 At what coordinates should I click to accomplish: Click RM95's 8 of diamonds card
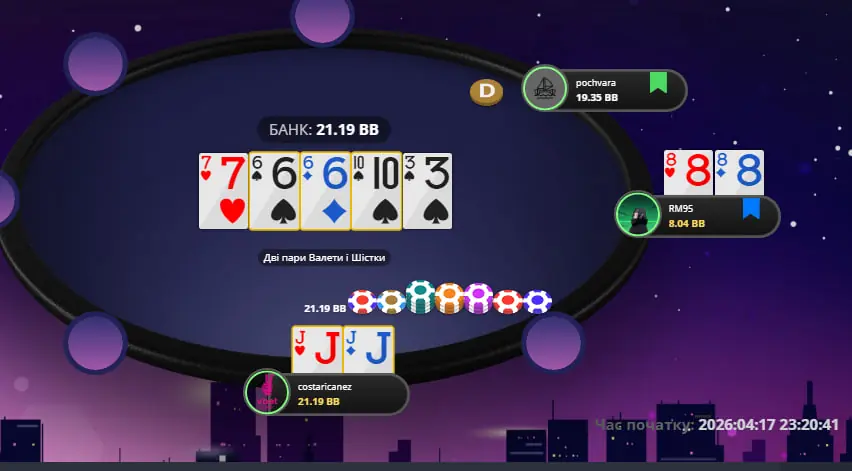tap(740, 173)
